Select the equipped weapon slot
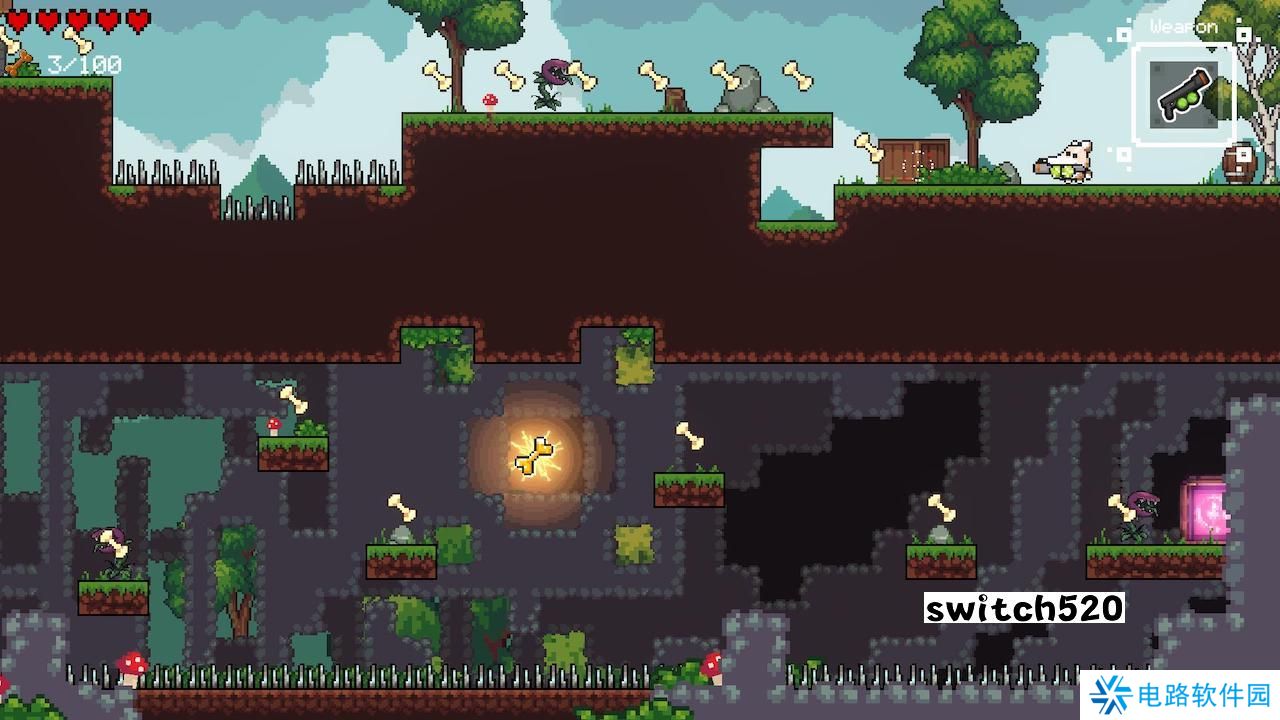The image size is (1280, 720). tap(1183, 95)
